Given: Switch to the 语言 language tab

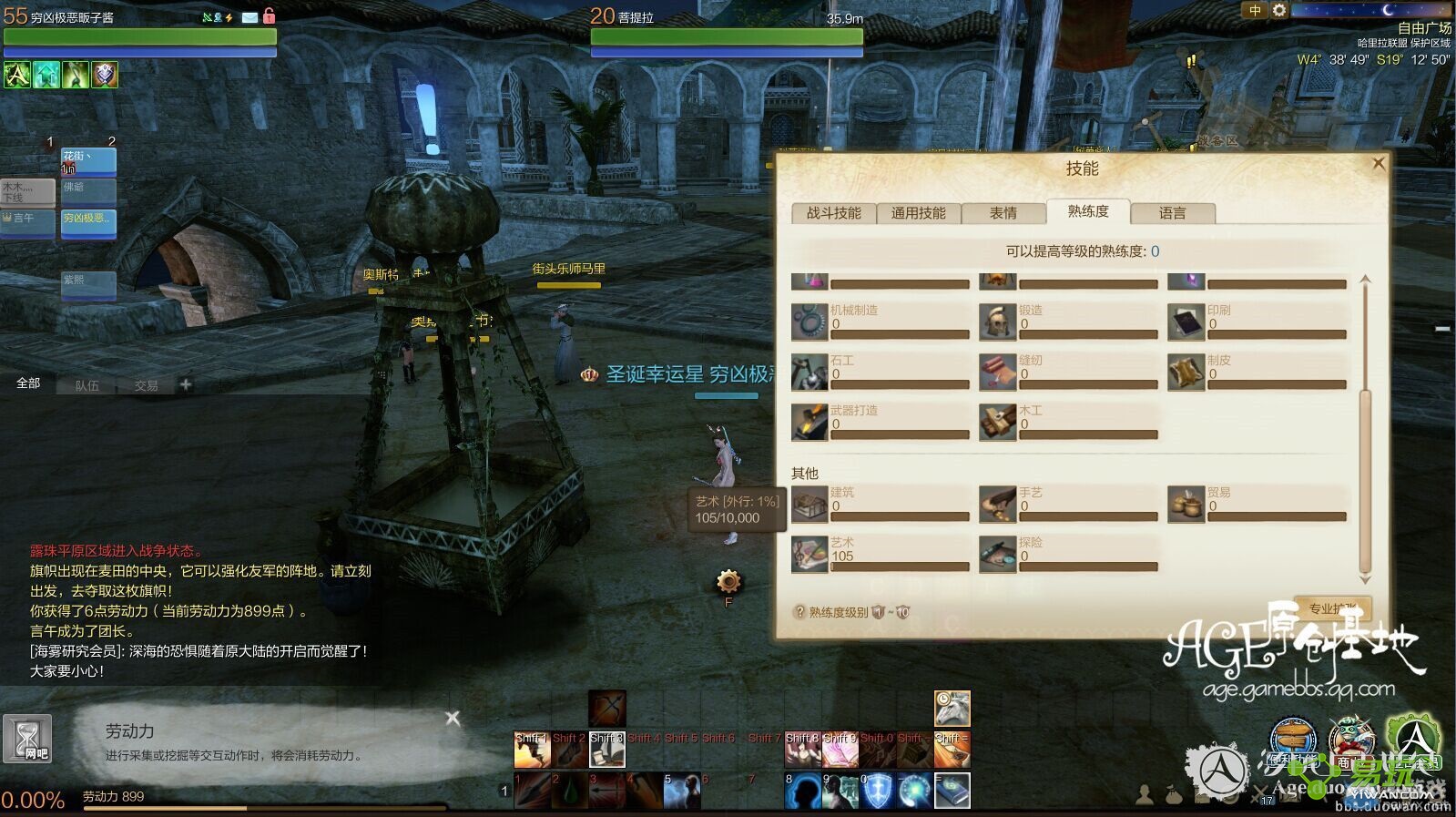Looking at the screenshot, I should [1172, 213].
